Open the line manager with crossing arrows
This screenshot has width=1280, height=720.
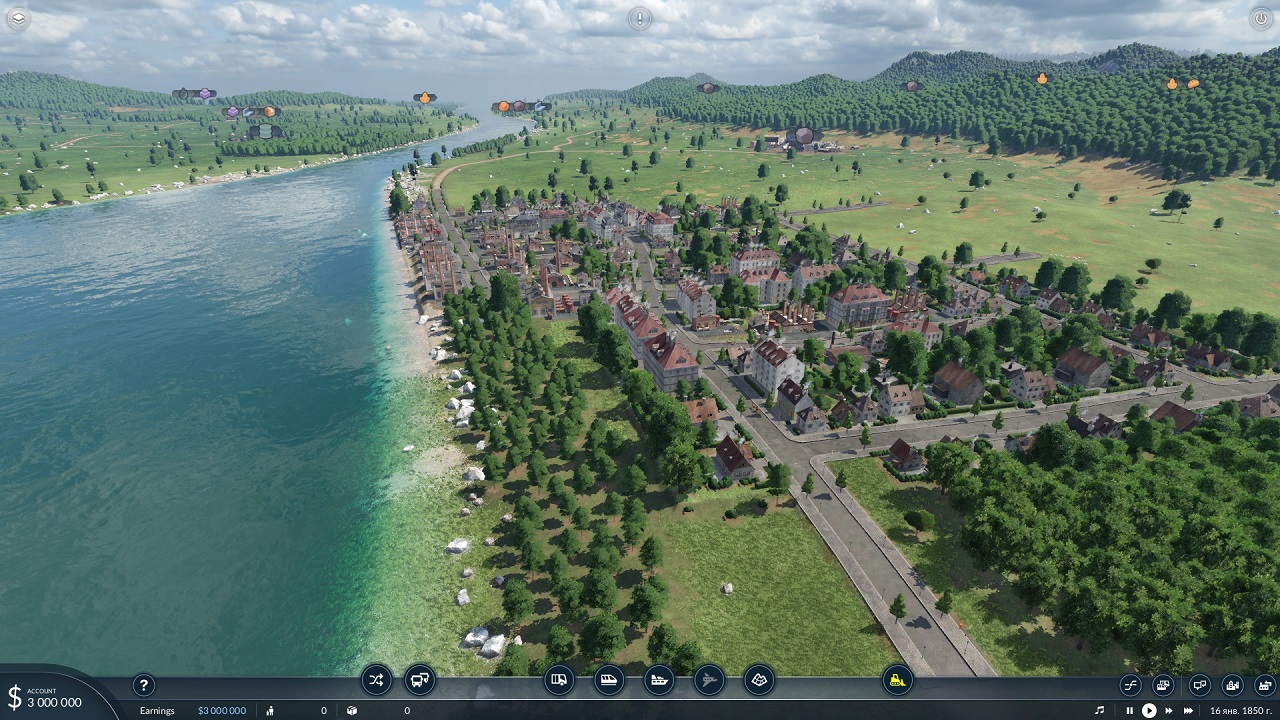376,680
